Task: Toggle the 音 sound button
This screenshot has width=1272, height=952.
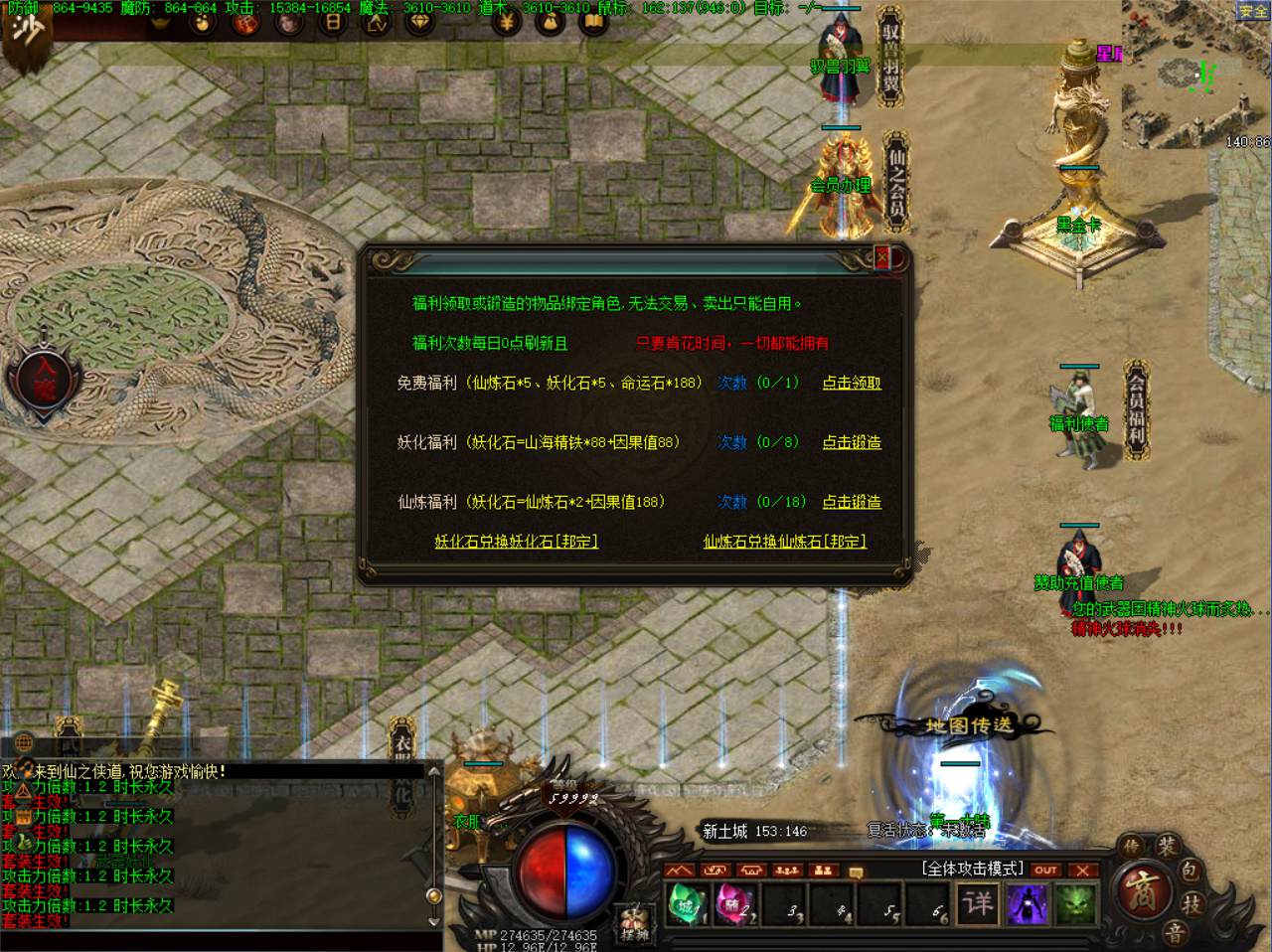Action: click(1175, 932)
